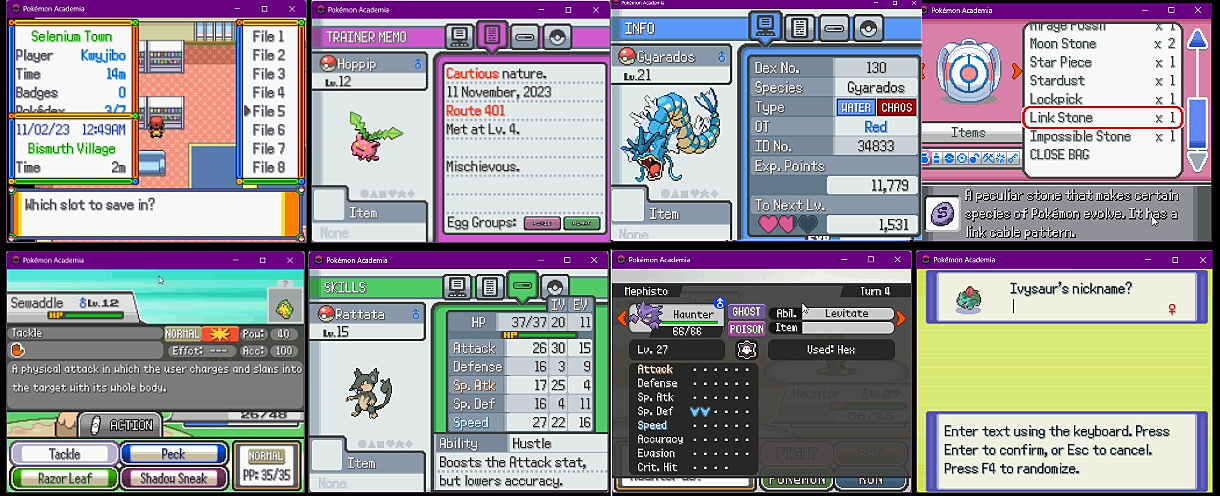Viewport: 1220px width, 496px height.
Task: Choose File 5 to save in
Action: click(269, 111)
